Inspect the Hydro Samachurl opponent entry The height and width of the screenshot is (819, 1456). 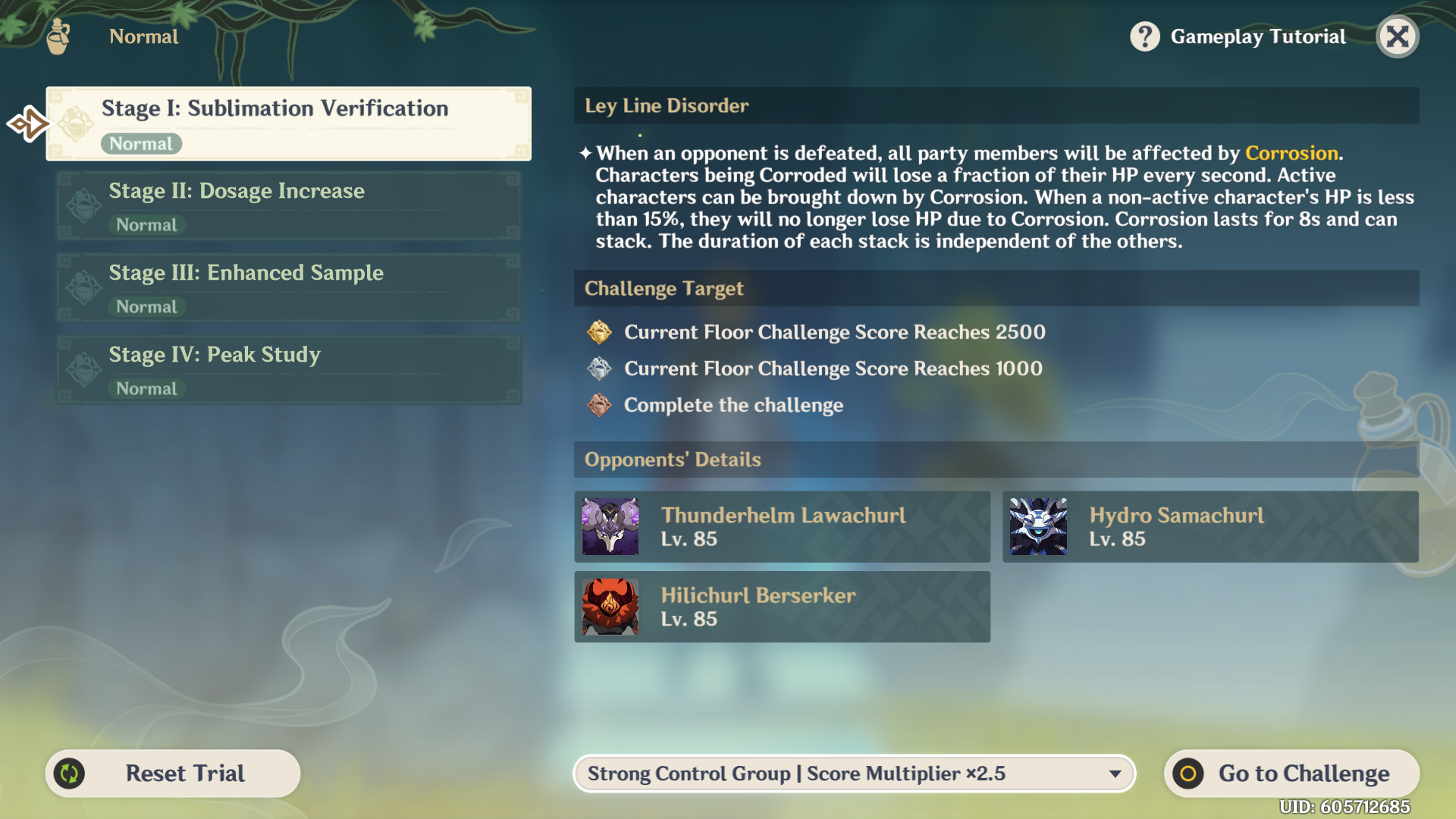(1210, 527)
